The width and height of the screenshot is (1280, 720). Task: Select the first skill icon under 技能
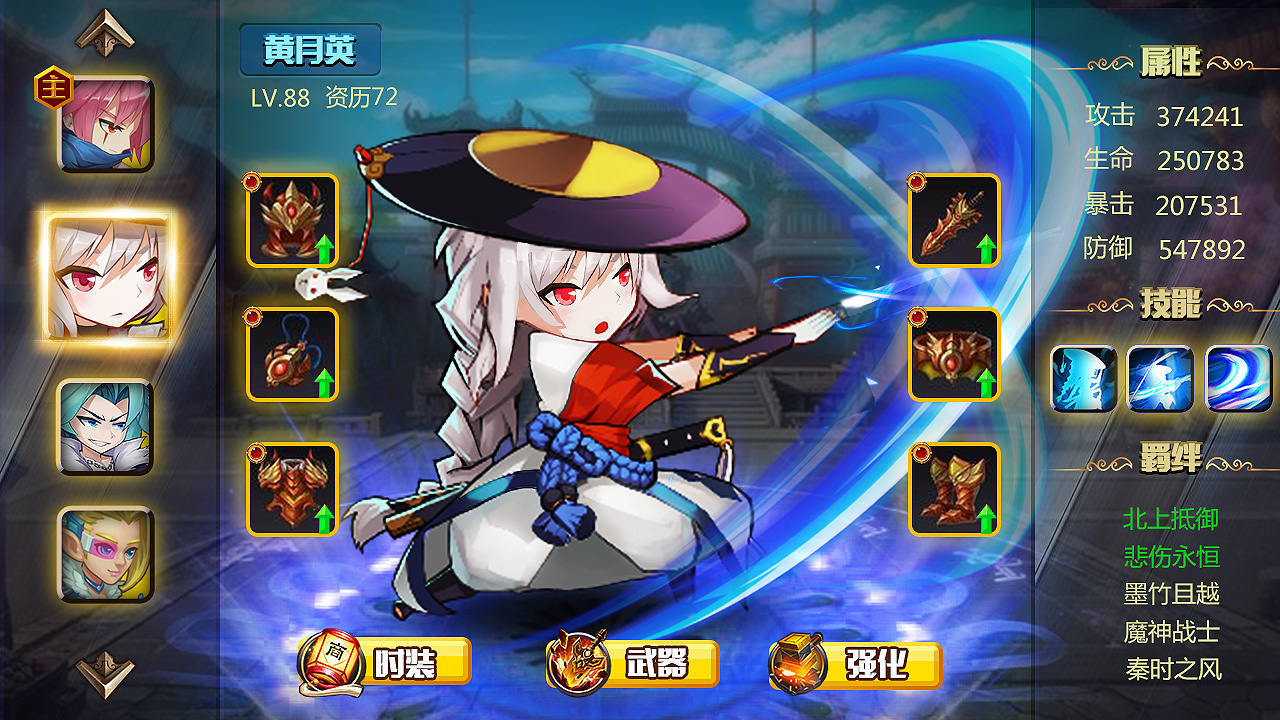click(x=1082, y=379)
